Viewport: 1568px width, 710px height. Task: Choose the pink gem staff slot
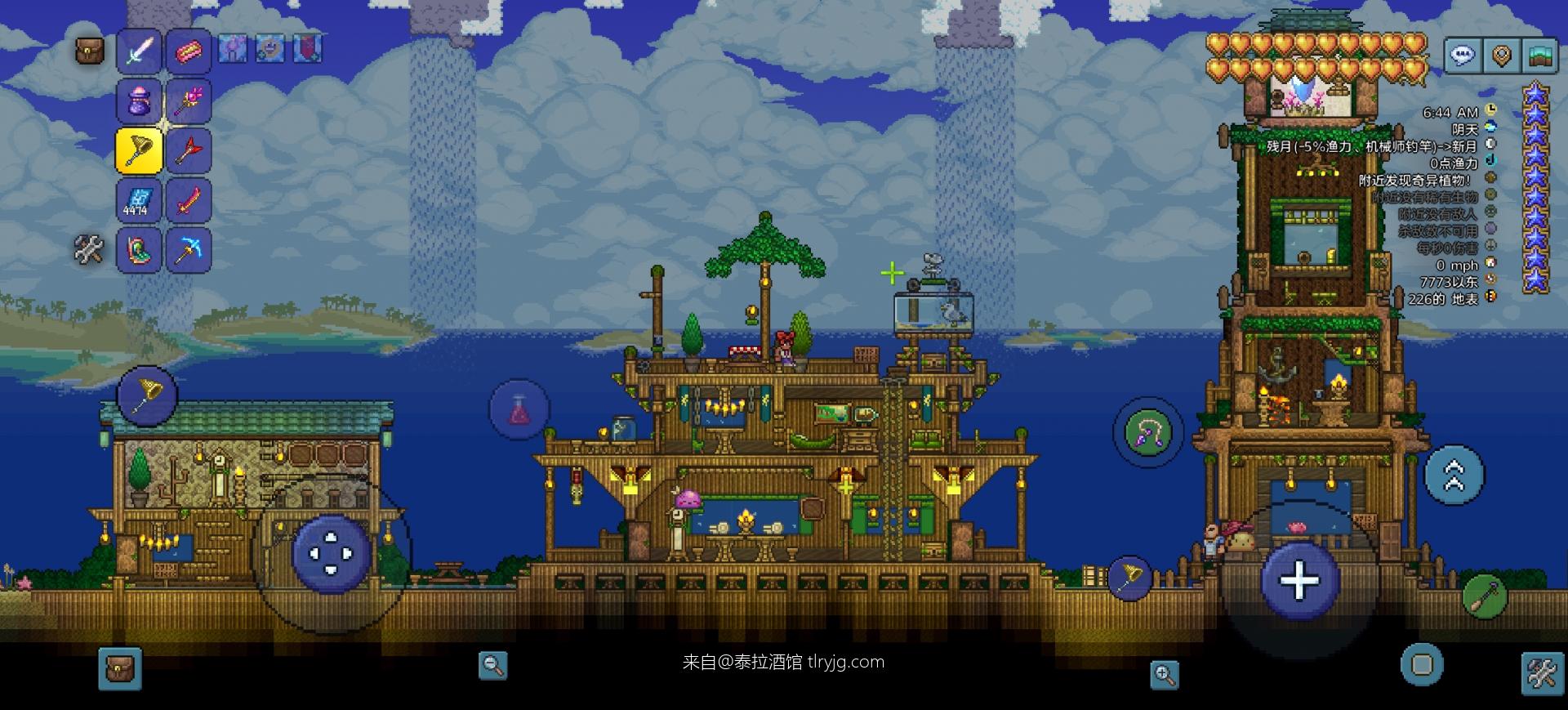pos(188,101)
